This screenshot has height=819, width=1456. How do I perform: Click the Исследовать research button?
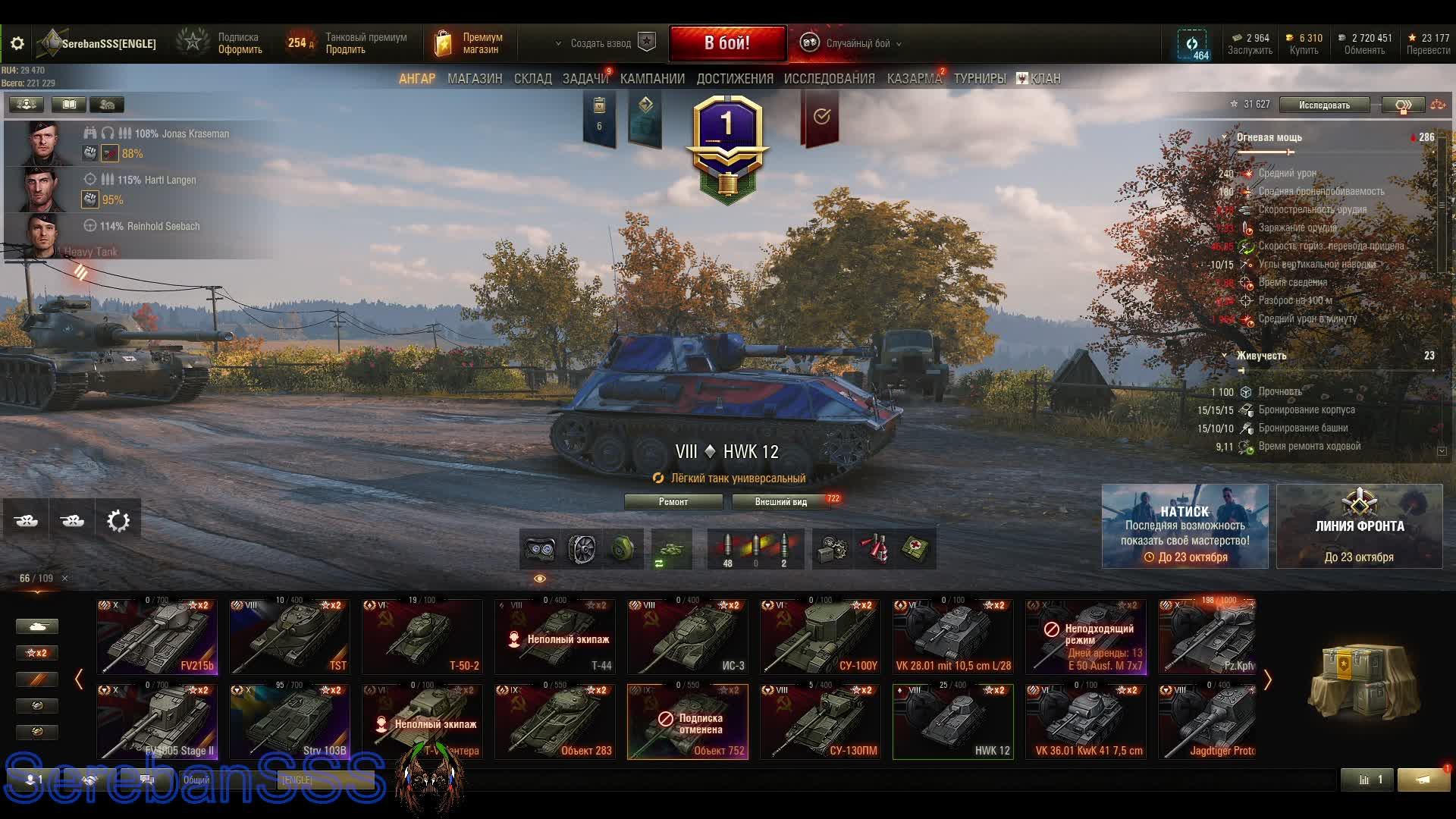pos(1323,105)
